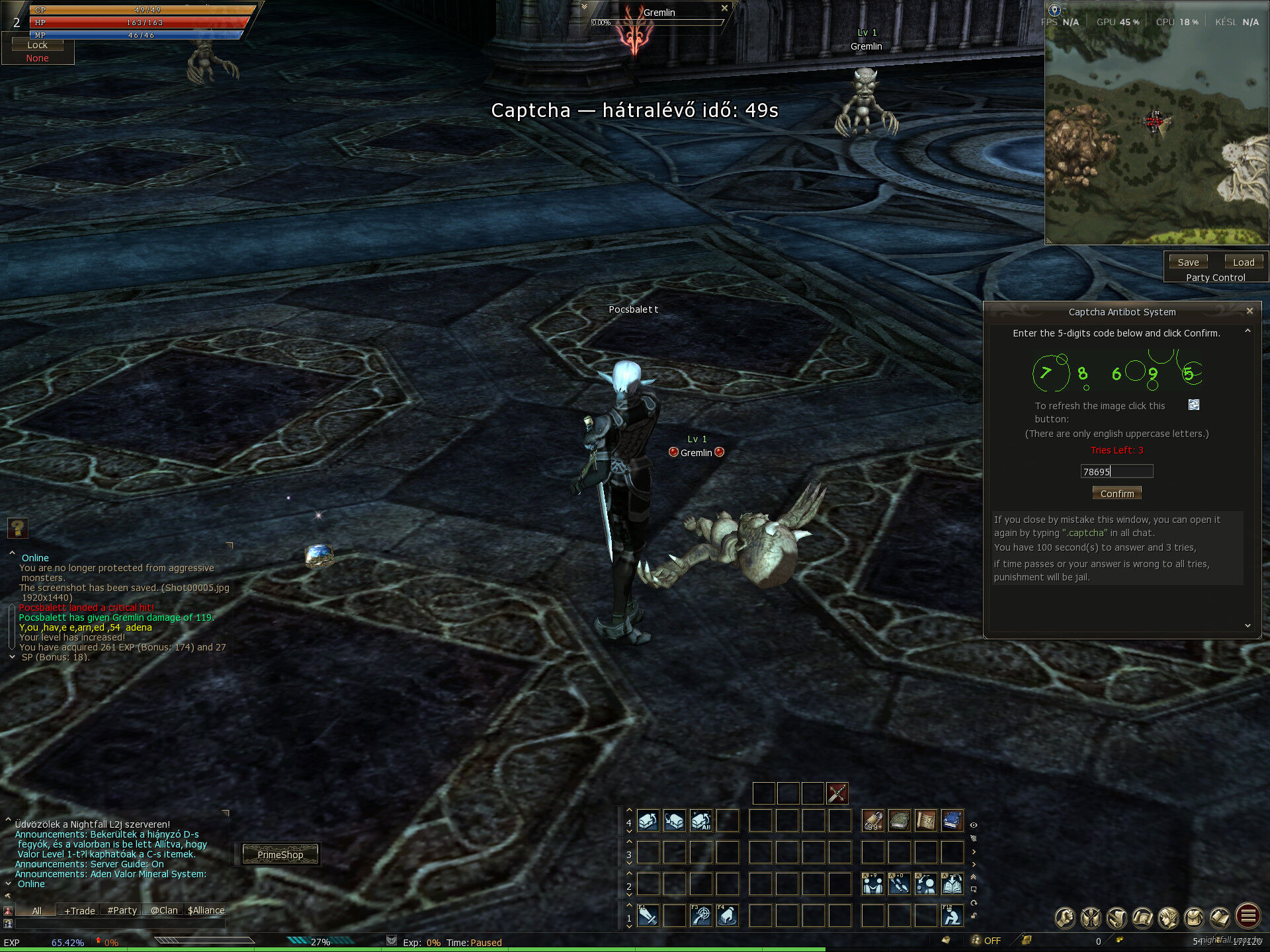Image resolution: width=1270 pixels, height=952 pixels.
Task: Use the sit/stand action on F12
Action: tap(952, 916)
